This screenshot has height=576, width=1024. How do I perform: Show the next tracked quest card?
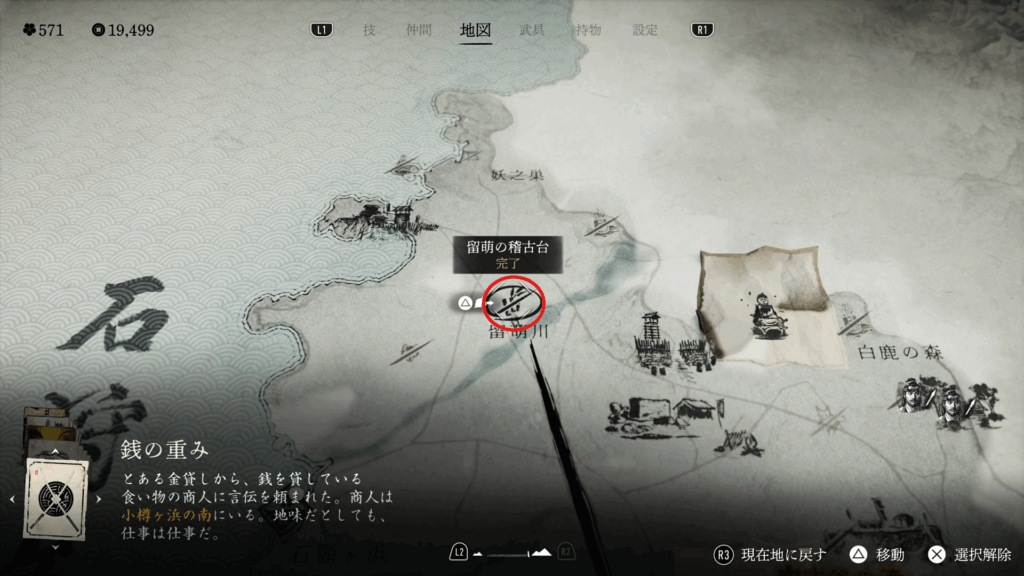(98, 498)
